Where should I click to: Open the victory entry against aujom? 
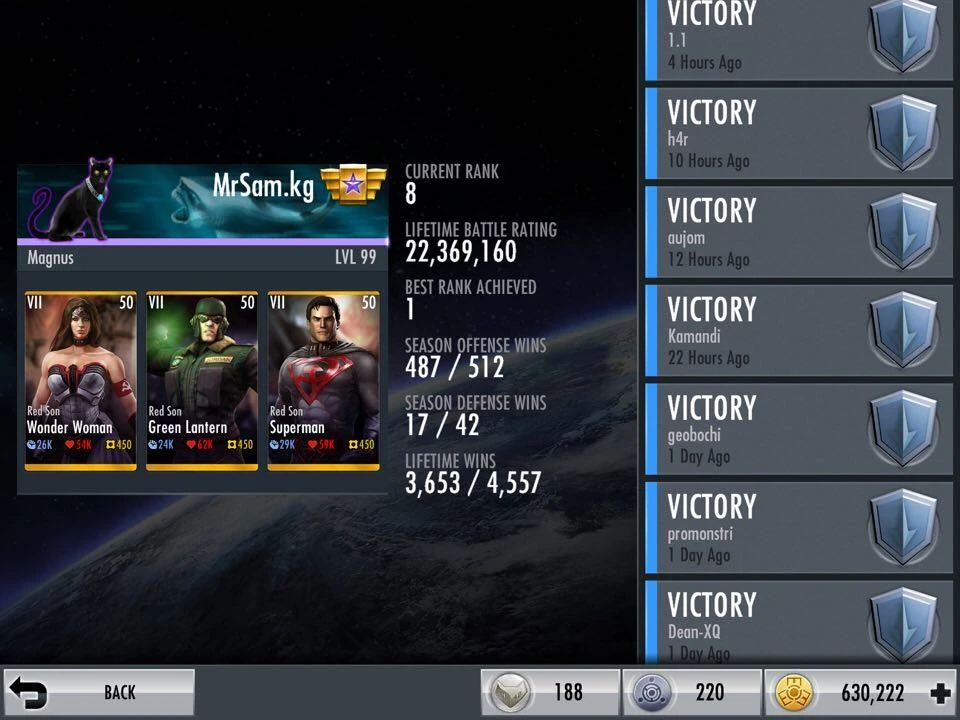[x=799, y=233]
